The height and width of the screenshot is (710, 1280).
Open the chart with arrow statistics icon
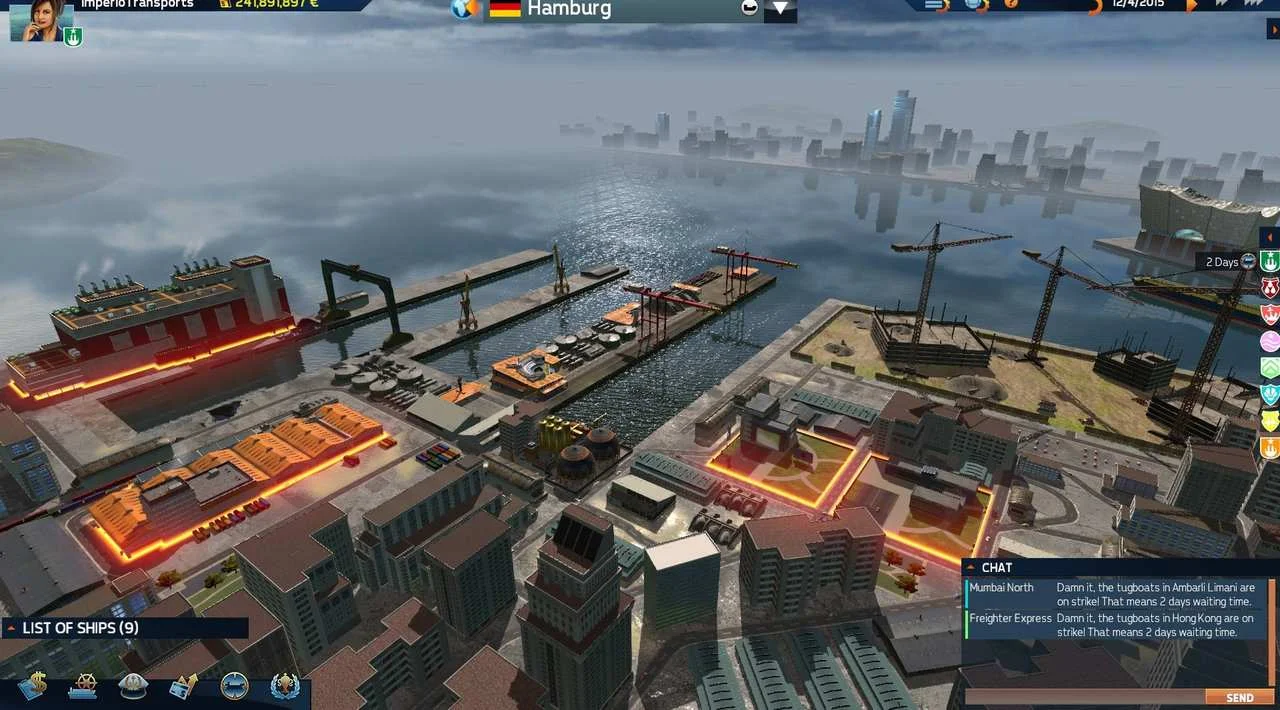183,687
